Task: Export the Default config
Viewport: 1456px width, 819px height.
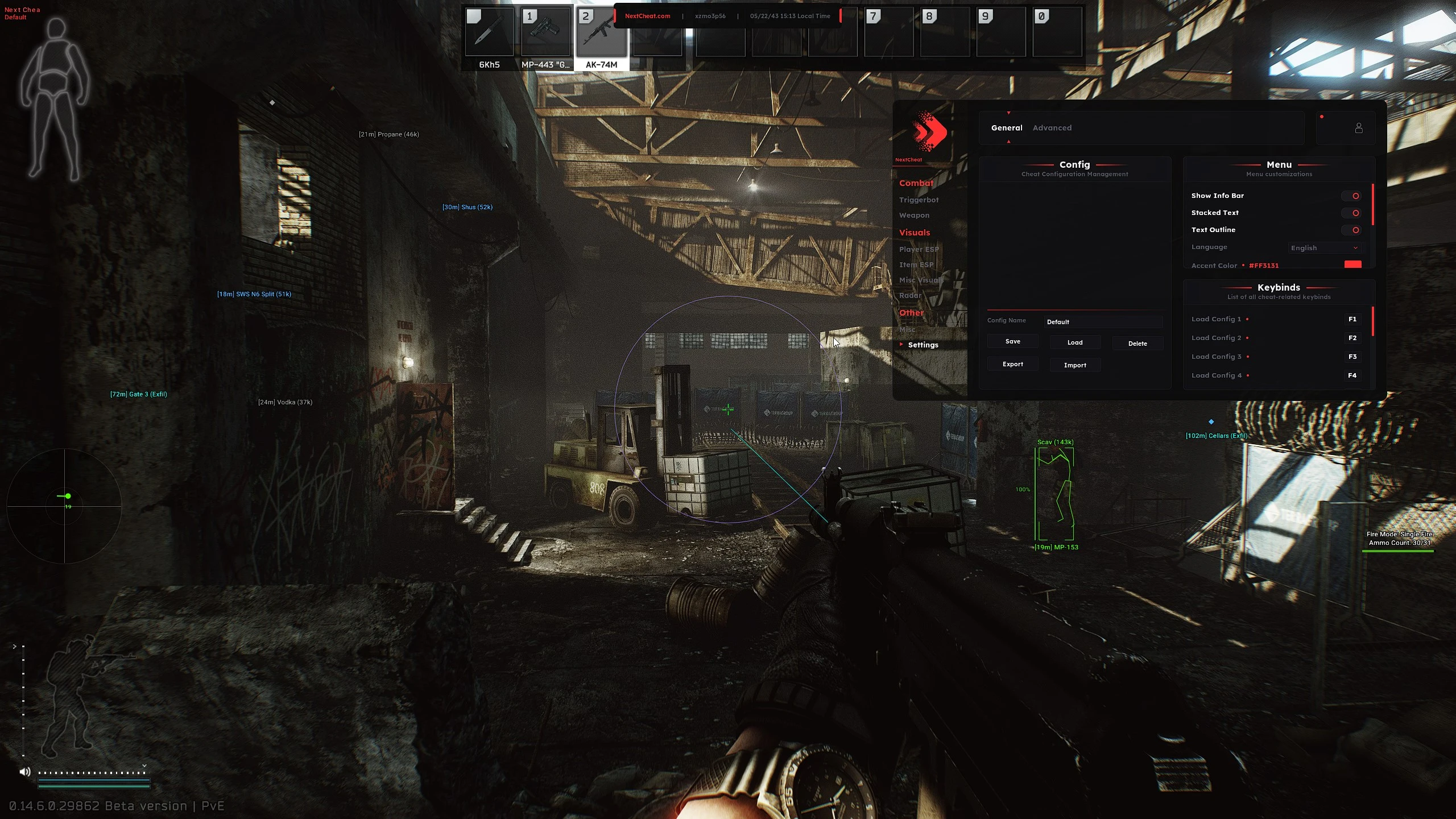Action: click(1012, 364)
